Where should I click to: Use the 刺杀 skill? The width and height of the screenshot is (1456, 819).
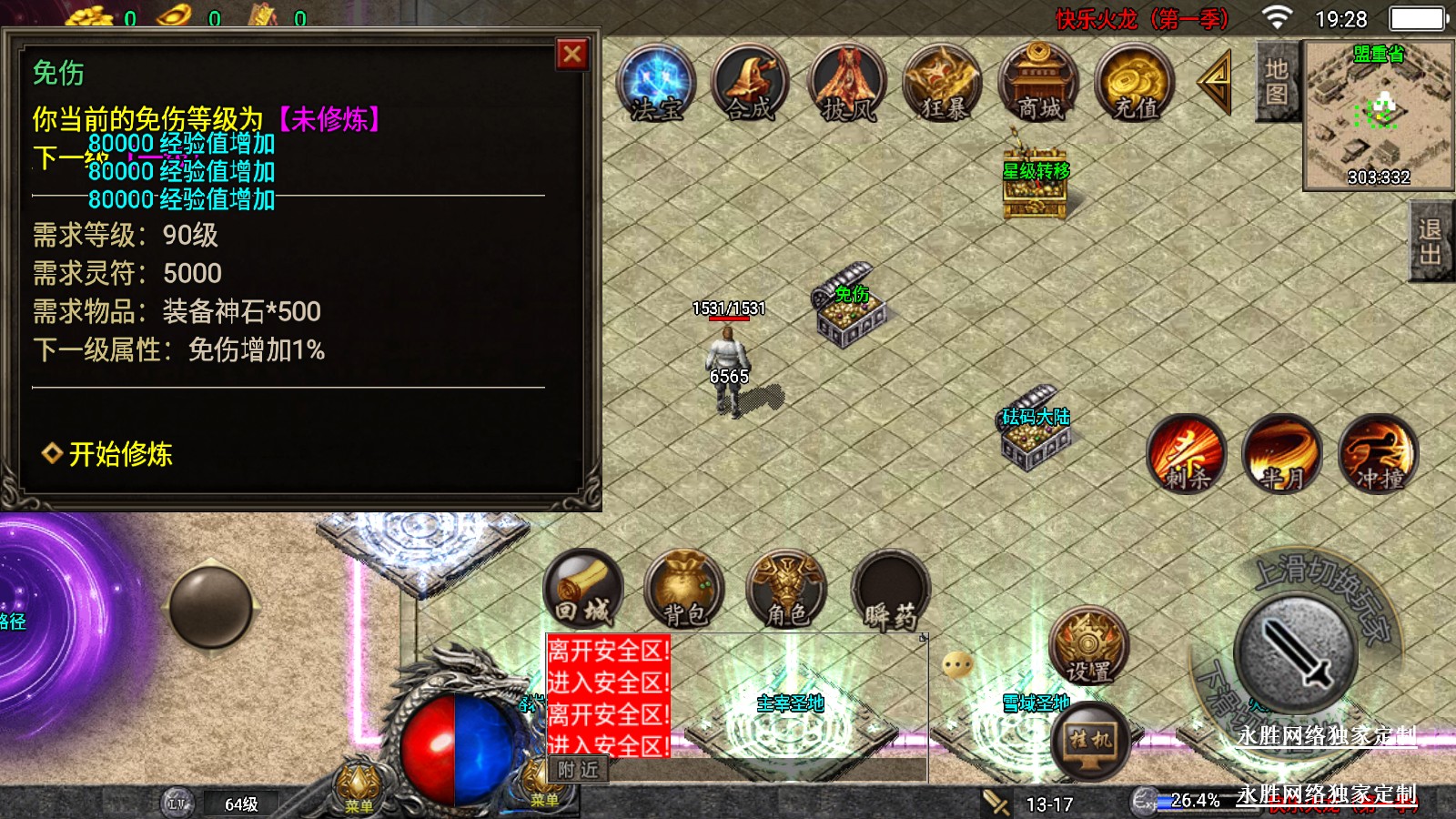click(x=1187, y=453)
